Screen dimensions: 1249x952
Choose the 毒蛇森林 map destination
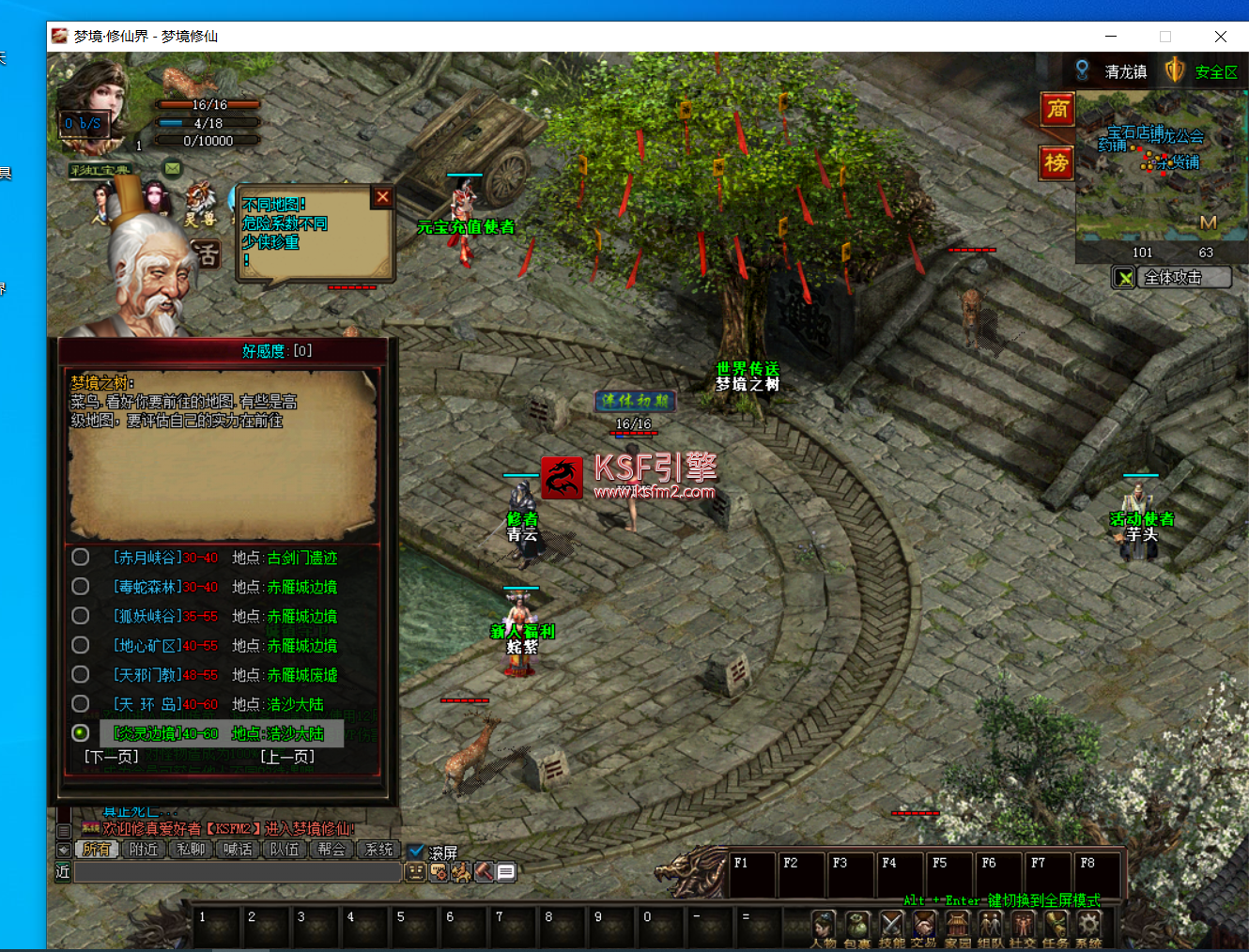(81, 587)
